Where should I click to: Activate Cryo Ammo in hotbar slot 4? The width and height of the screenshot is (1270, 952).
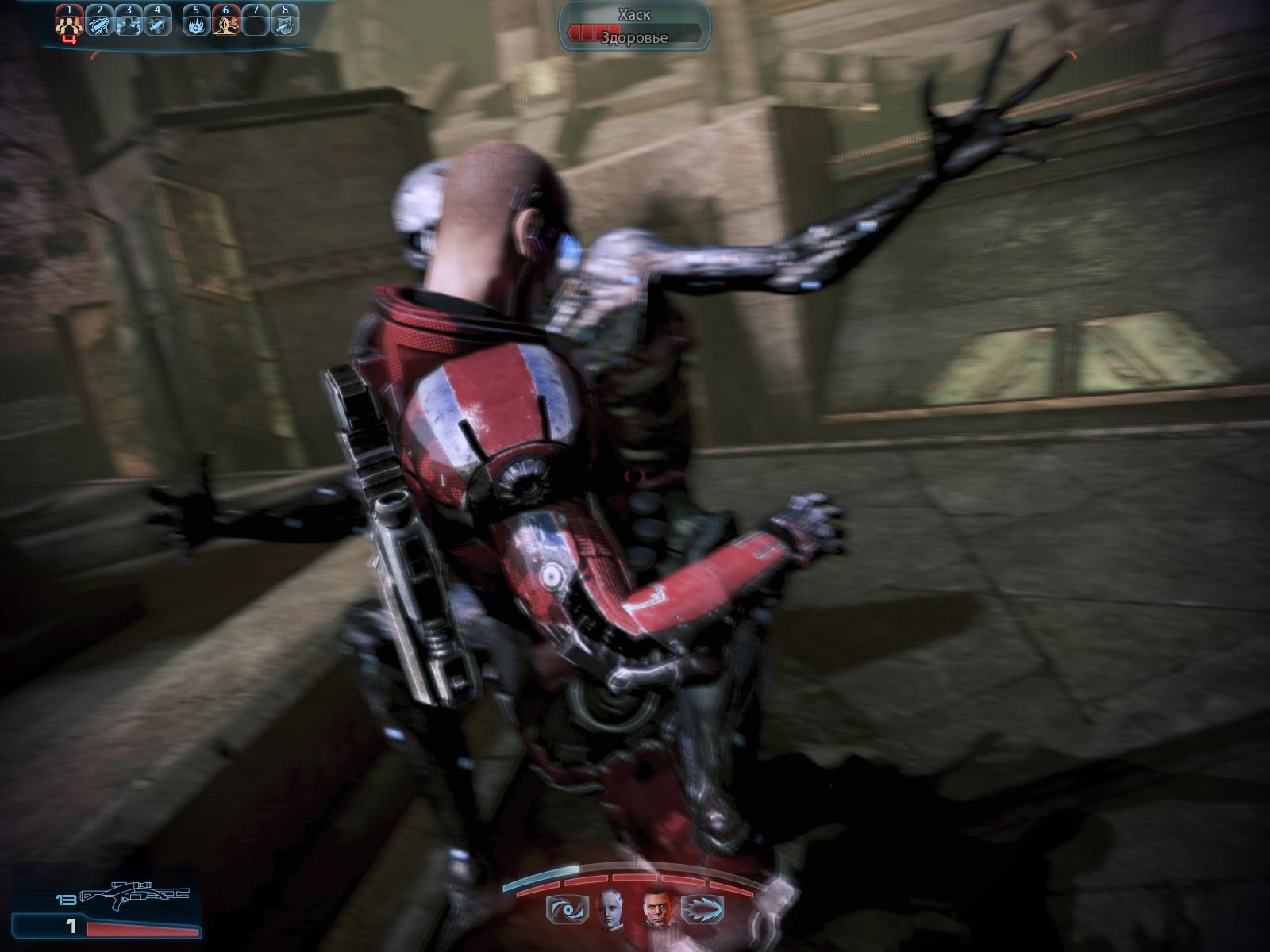point(159,24)
